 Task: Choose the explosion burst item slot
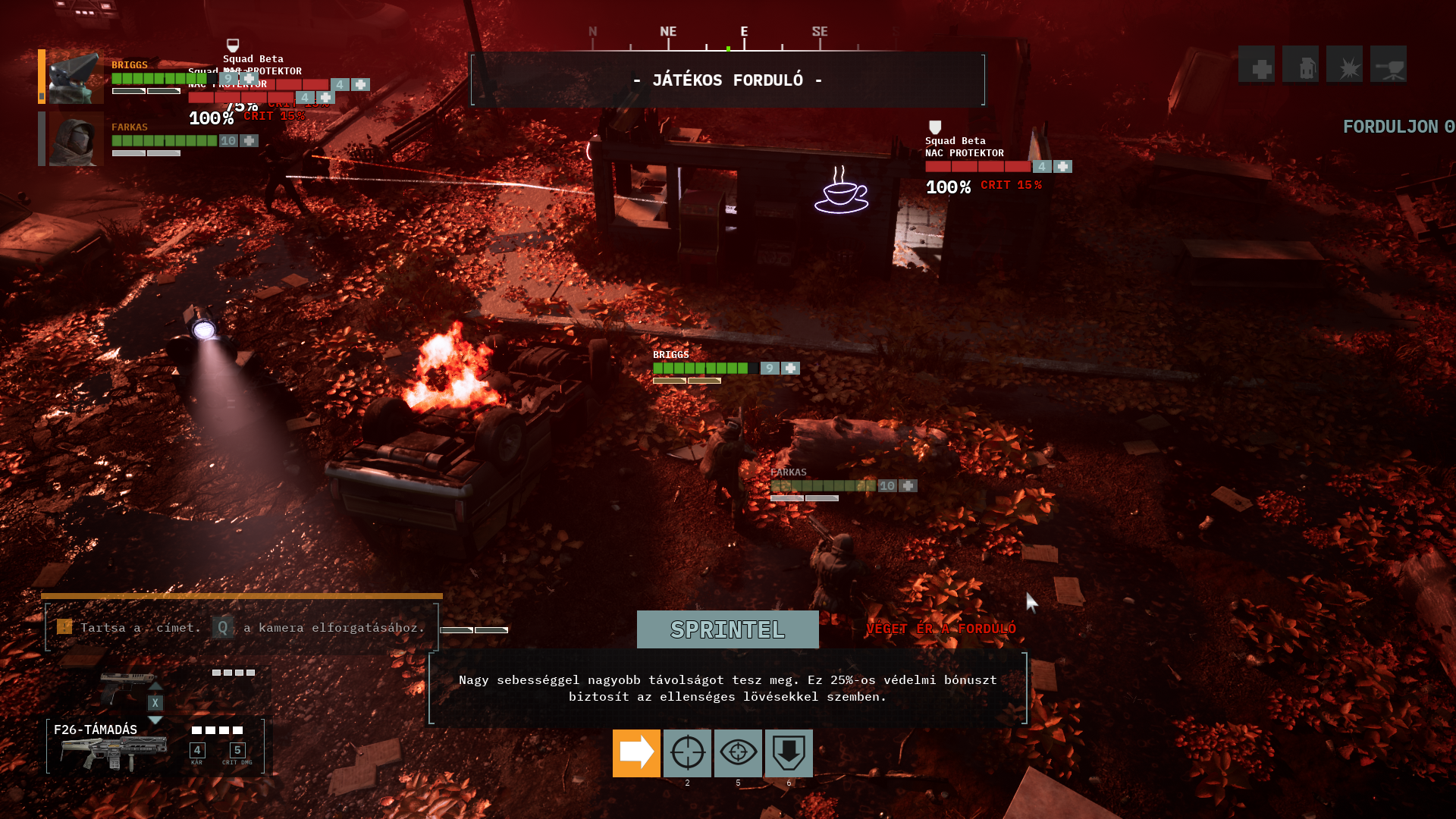pos(1345,64)
